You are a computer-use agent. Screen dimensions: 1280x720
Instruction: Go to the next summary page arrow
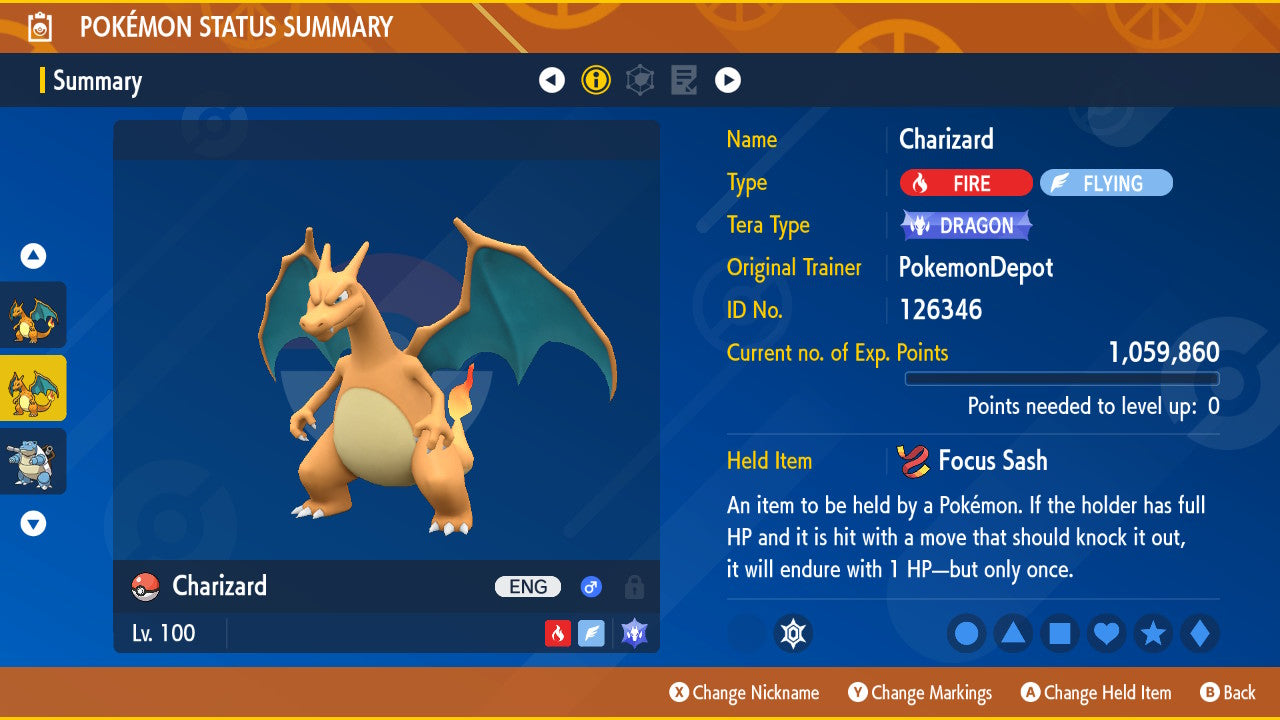point(728,80)
